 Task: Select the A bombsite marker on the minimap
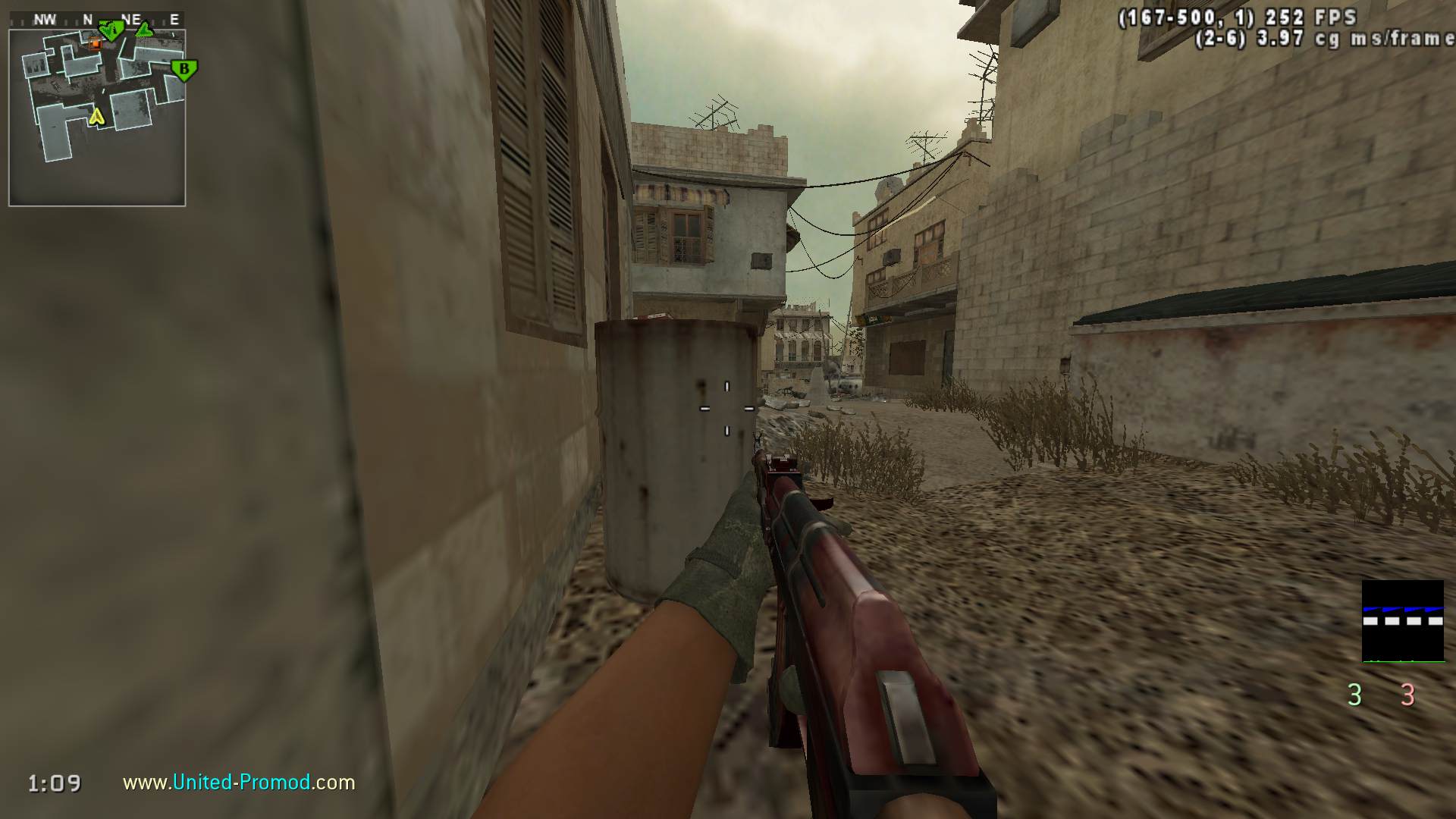coord(112,31)
